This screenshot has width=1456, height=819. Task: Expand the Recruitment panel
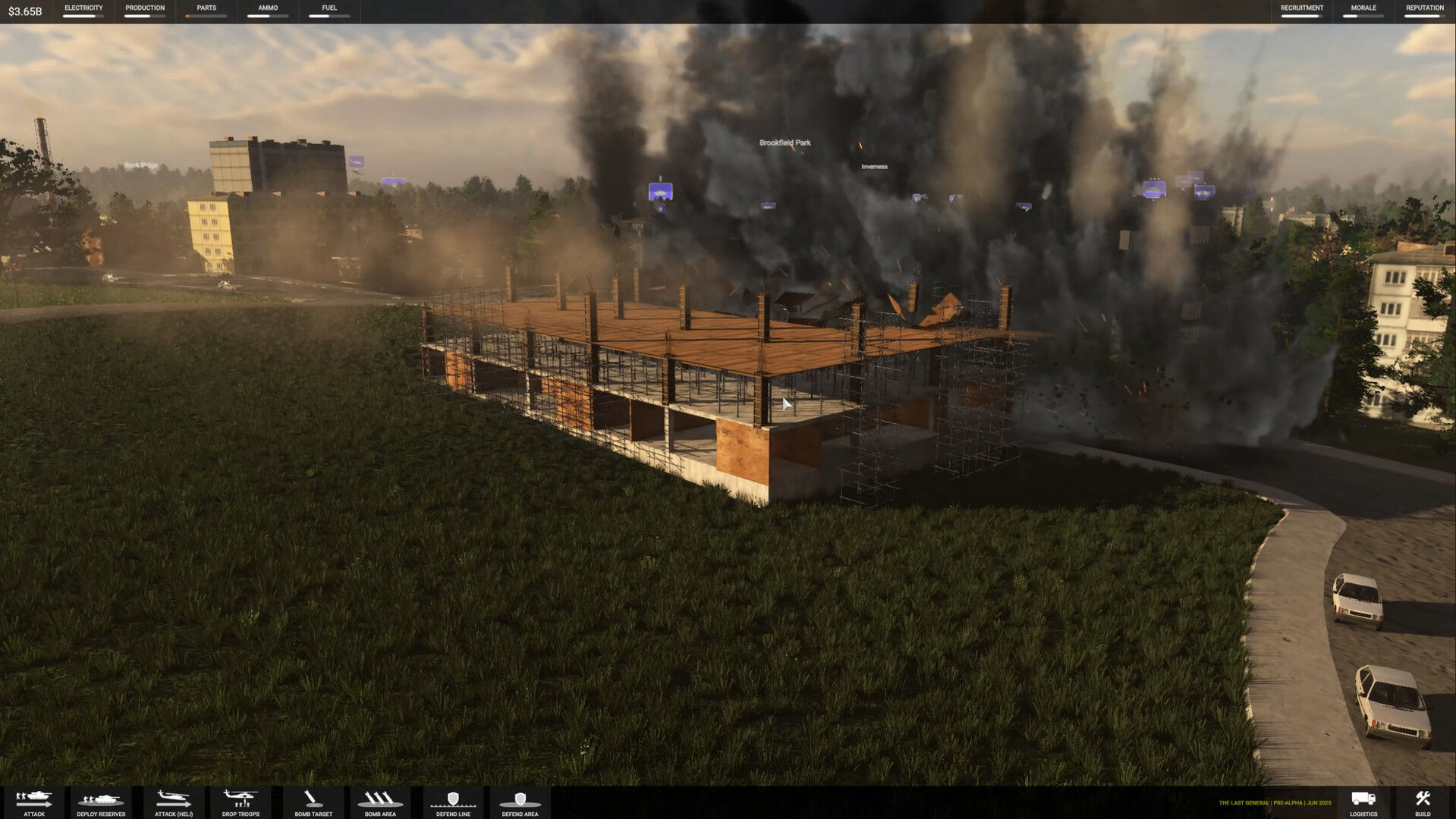tap(1300, 11)
